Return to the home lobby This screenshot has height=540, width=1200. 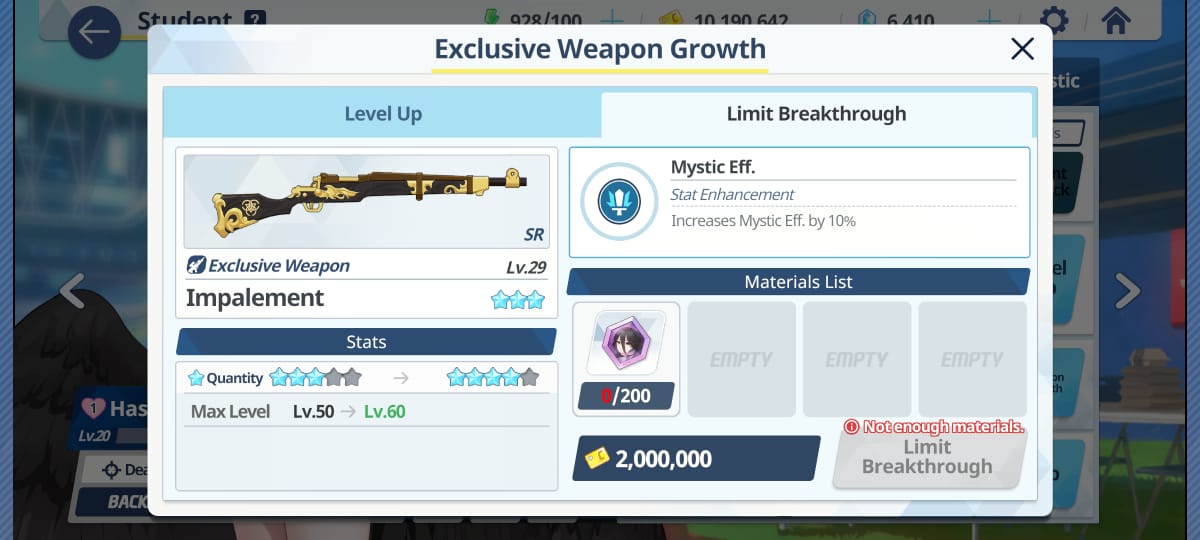pyautogui.click(x=1115, y=20)
